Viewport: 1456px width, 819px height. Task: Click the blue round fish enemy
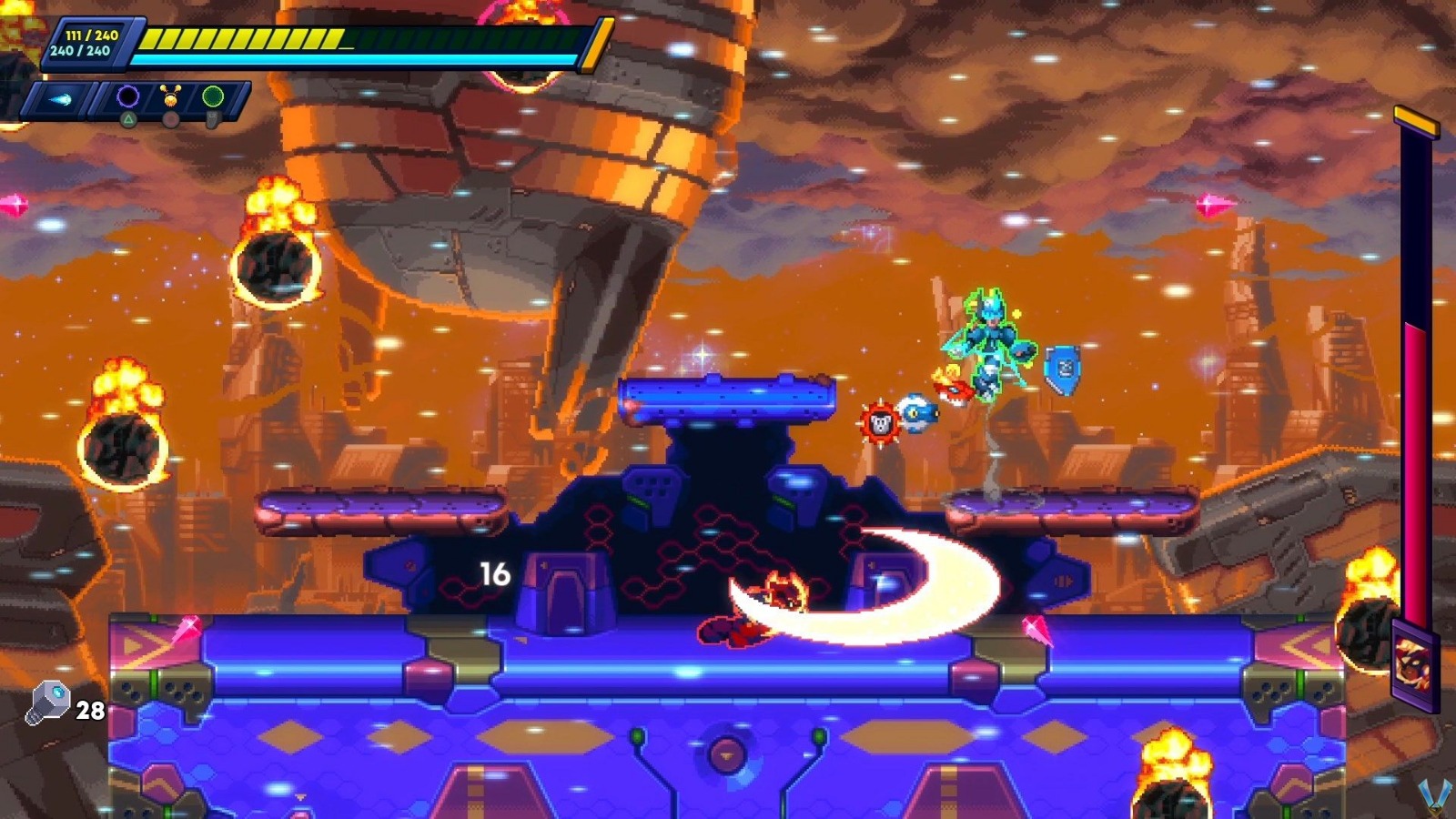click(x=921, y=412)
